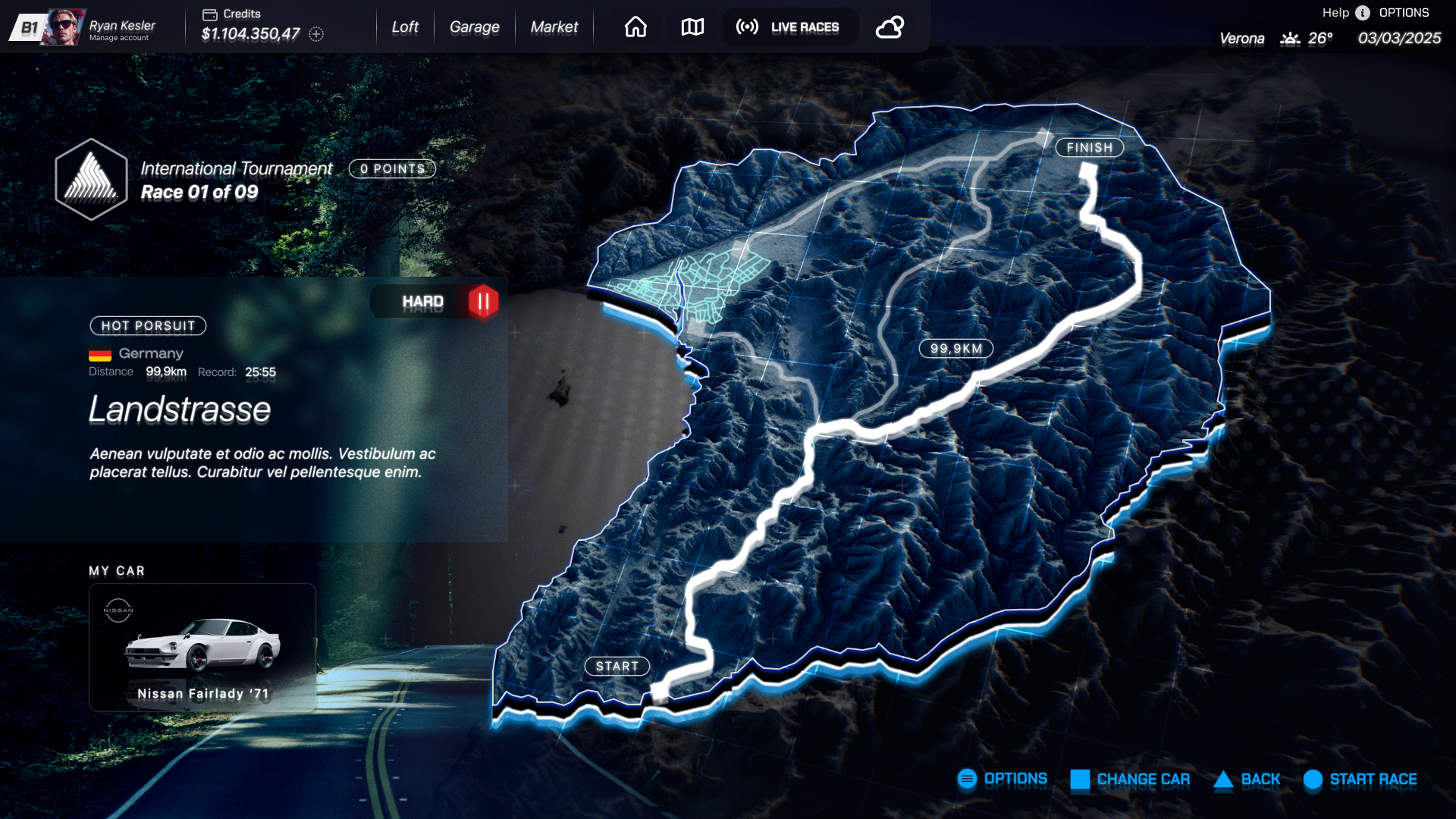Click the add credits plus control
This screenshot has width=1456, height=819.
[x=316, y=33]
